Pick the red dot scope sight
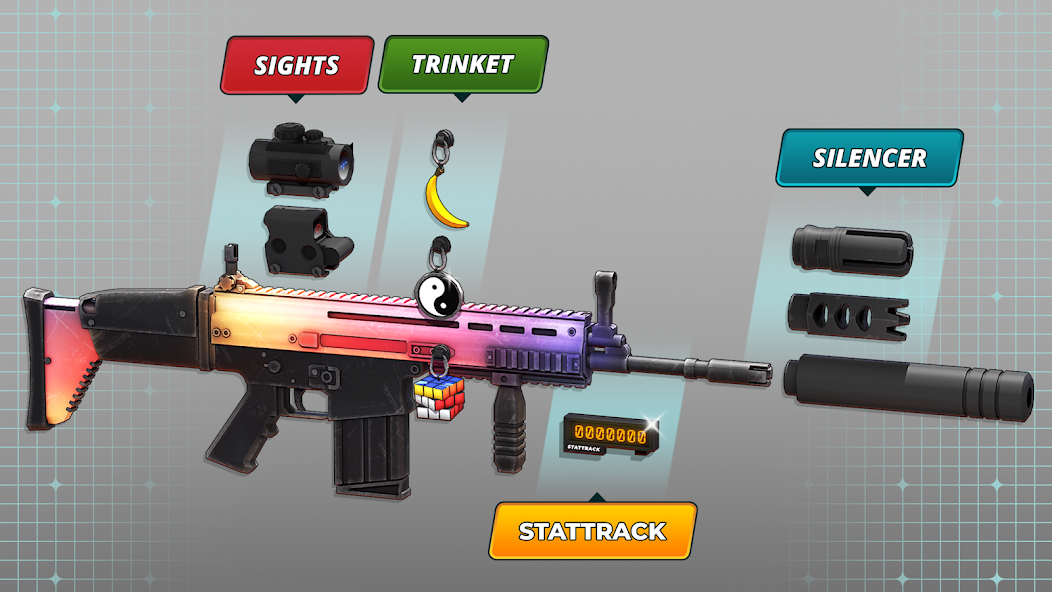This screenshot has width=1052, height=592. [x=302, y=159]
